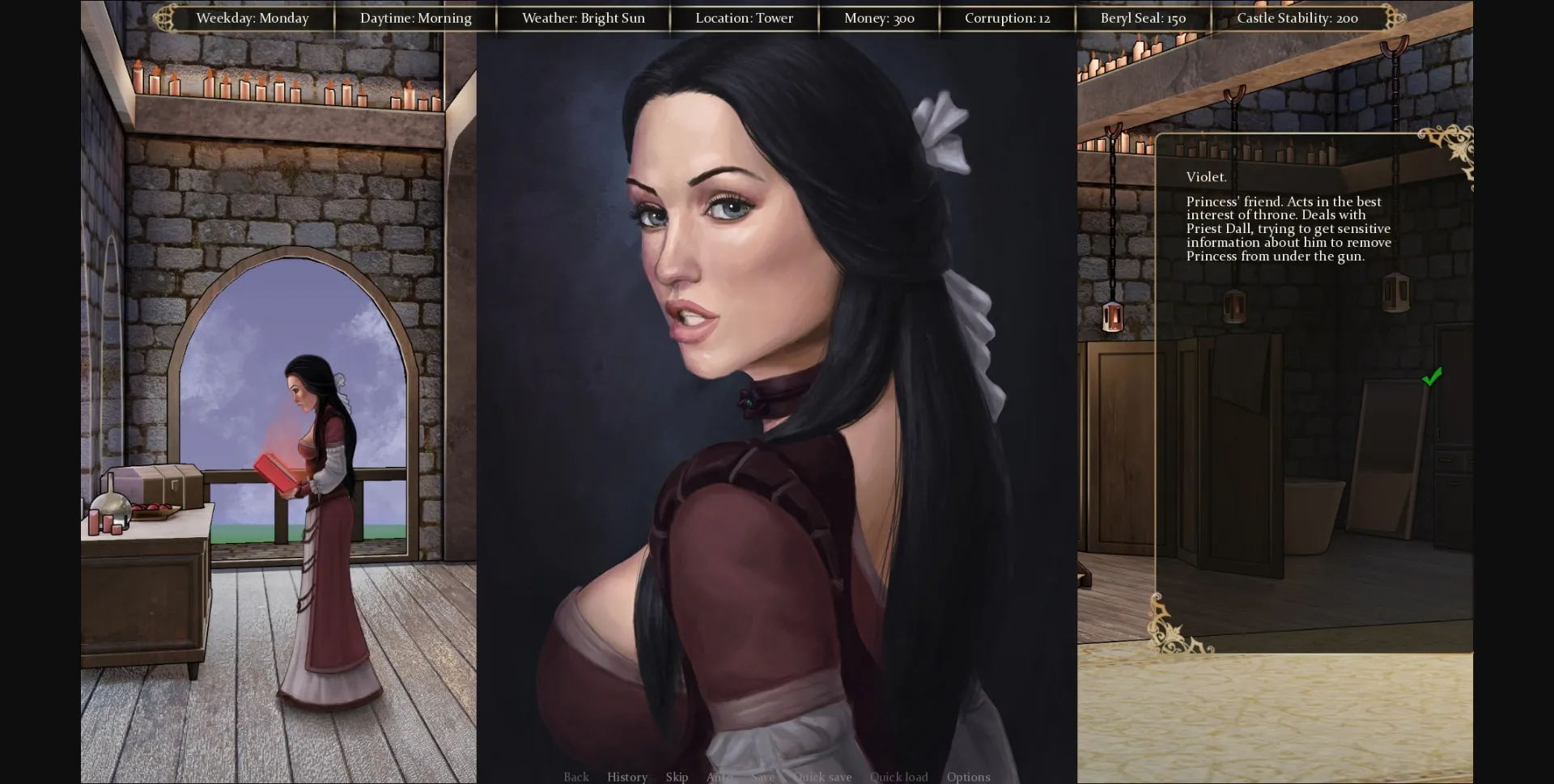Click the Location: Tower indicator

click(744, 18)
